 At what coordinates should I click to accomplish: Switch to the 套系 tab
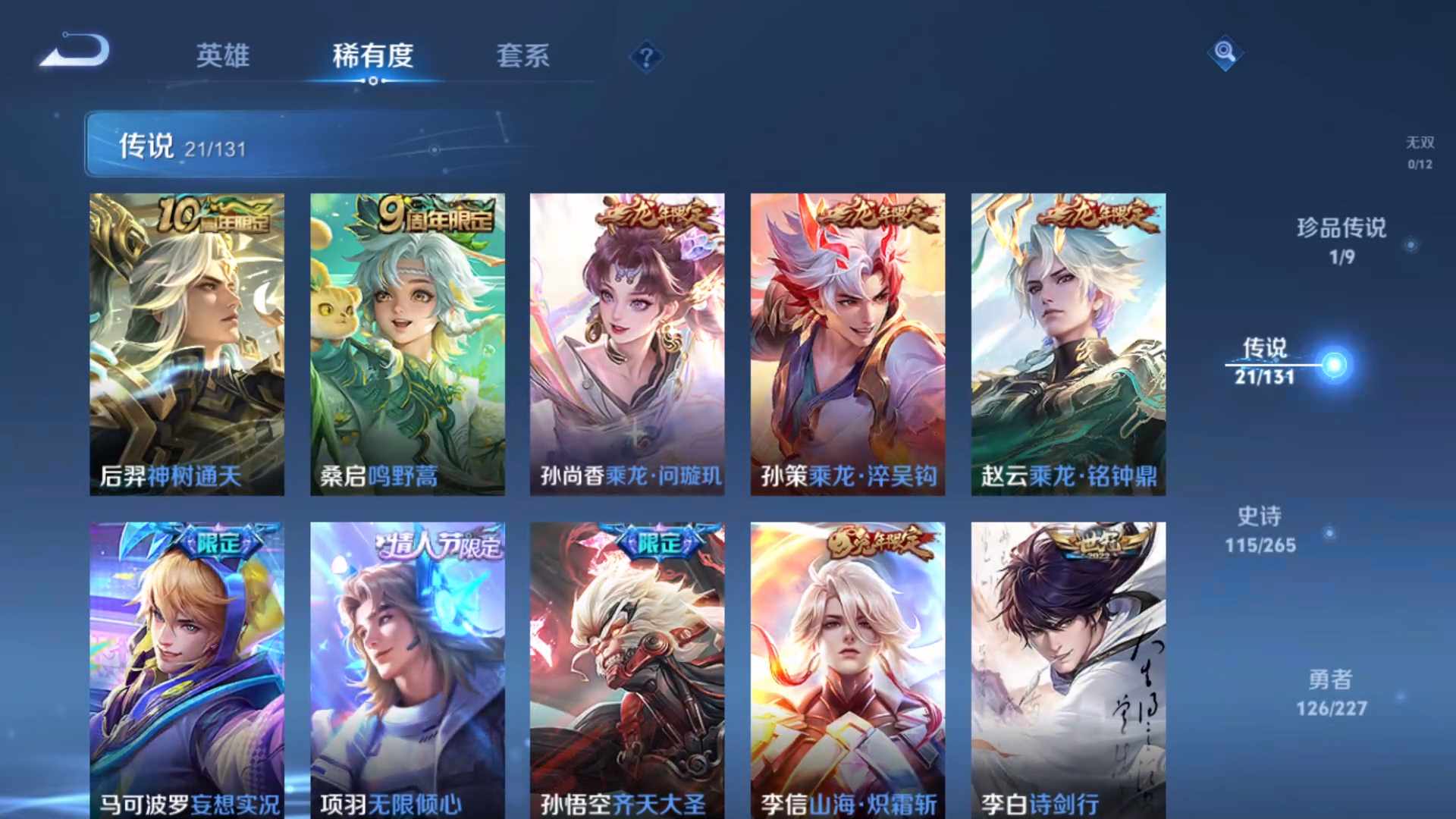click(525, 57)
